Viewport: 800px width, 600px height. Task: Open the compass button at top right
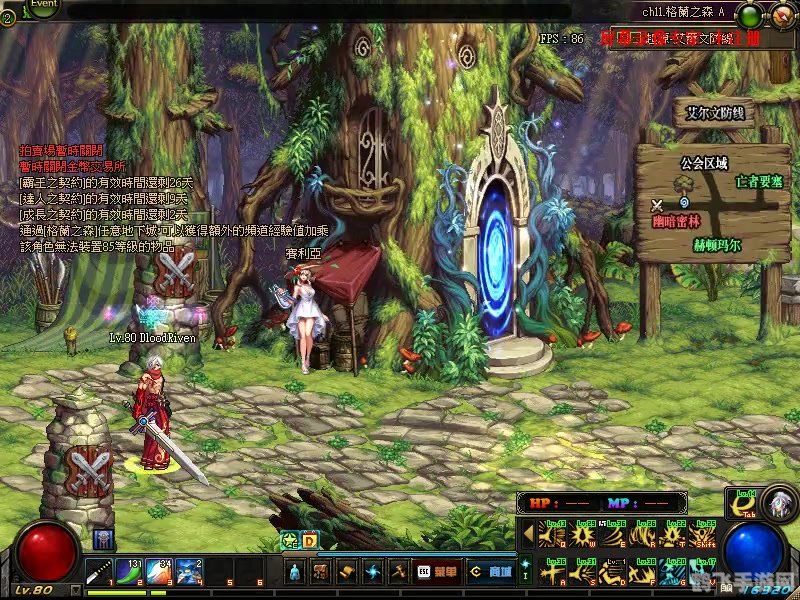coord(780,15)
